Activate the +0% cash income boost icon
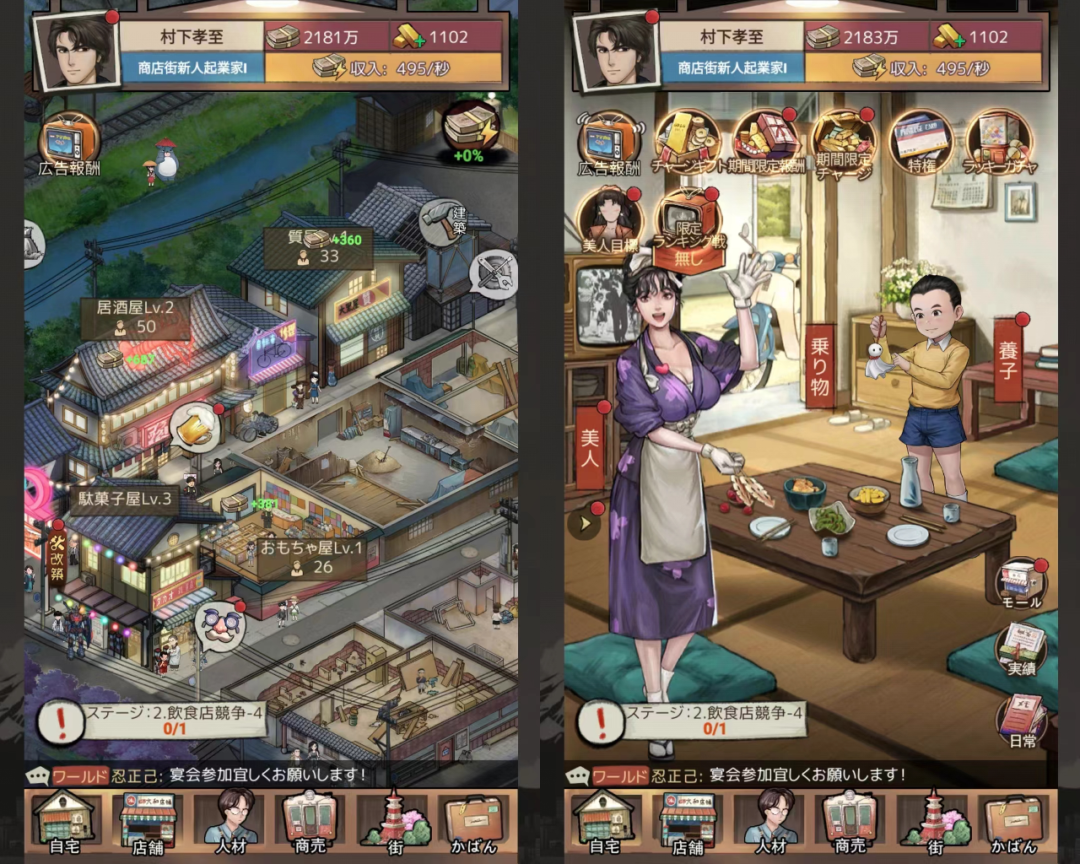Screen dimensions: 1080x864 (470, 130)
